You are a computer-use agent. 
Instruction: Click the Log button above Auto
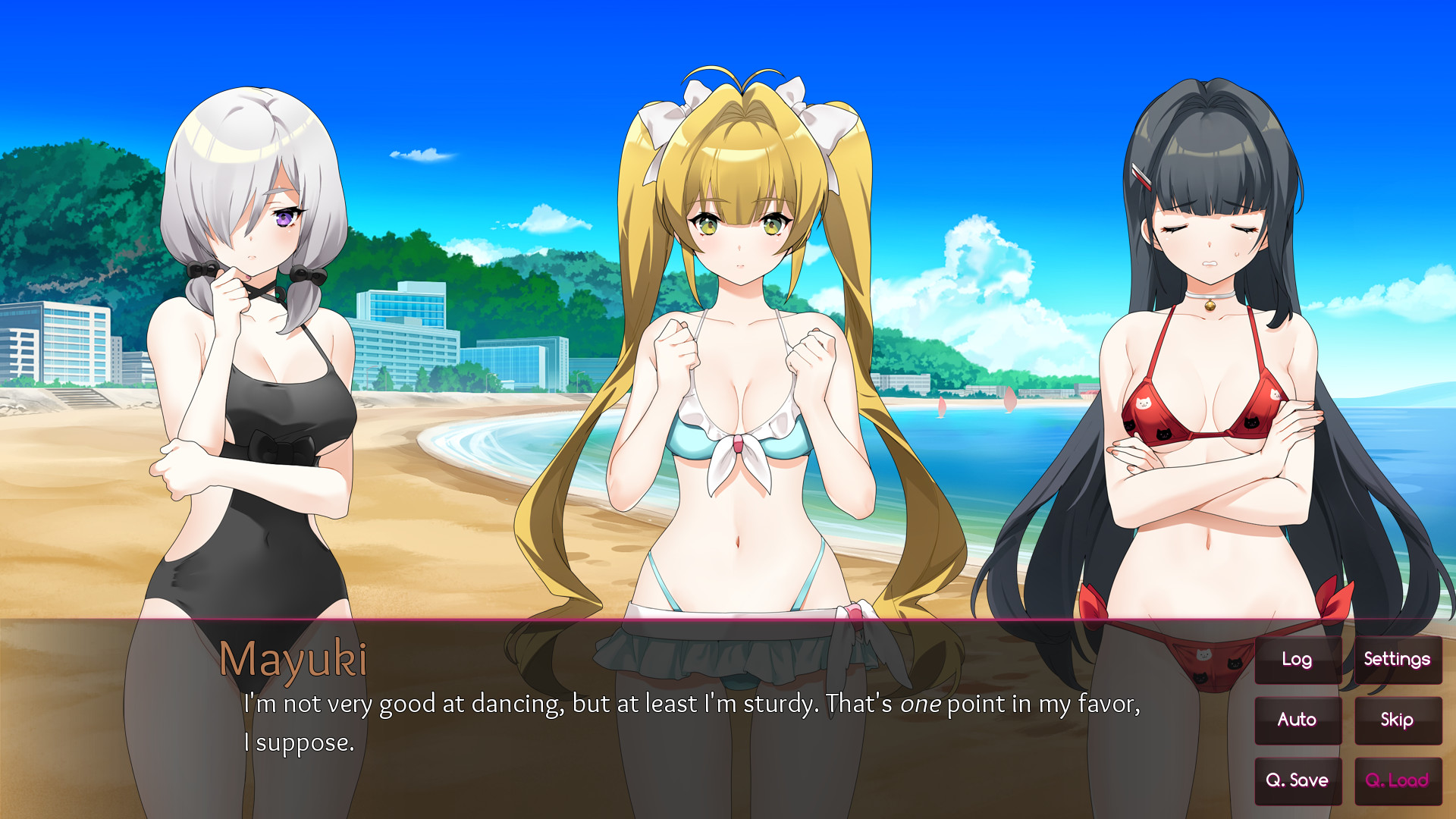point(1298,659)
